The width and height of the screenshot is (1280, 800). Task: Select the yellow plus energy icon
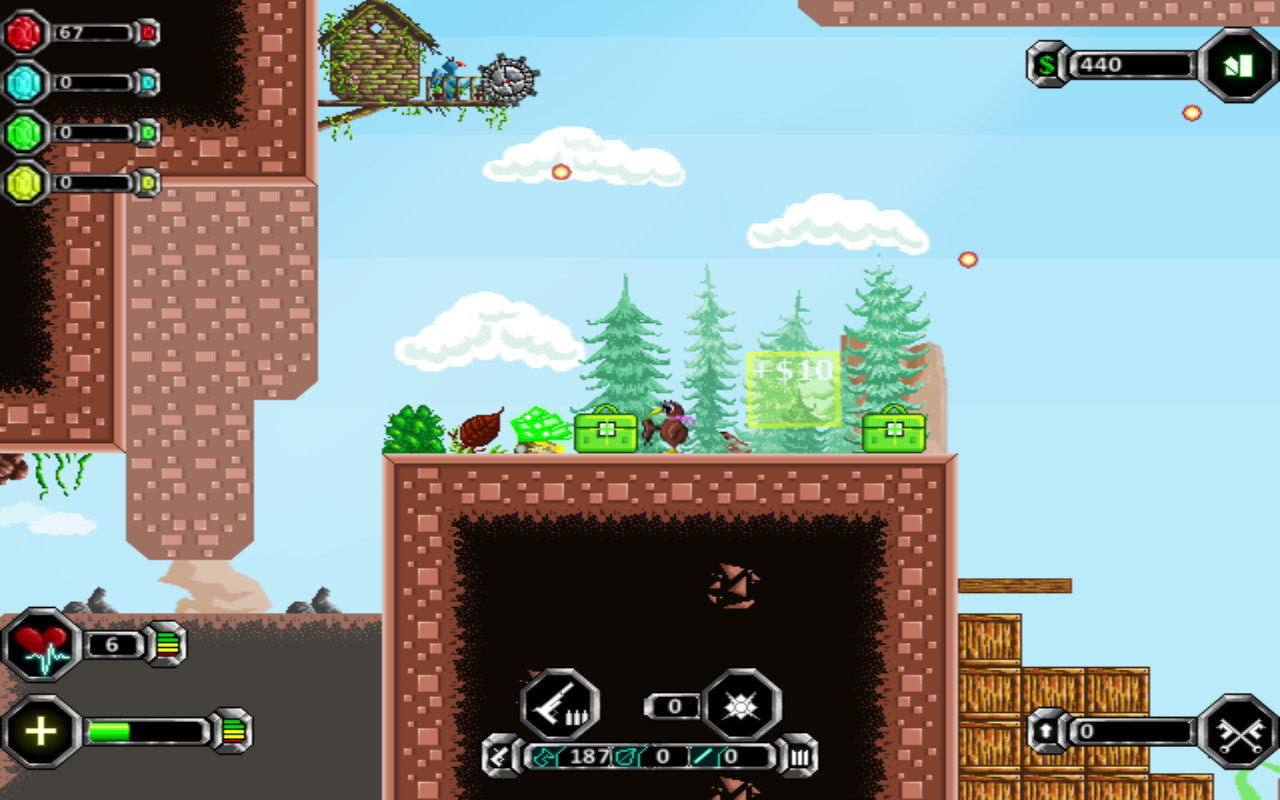[37, 729]
